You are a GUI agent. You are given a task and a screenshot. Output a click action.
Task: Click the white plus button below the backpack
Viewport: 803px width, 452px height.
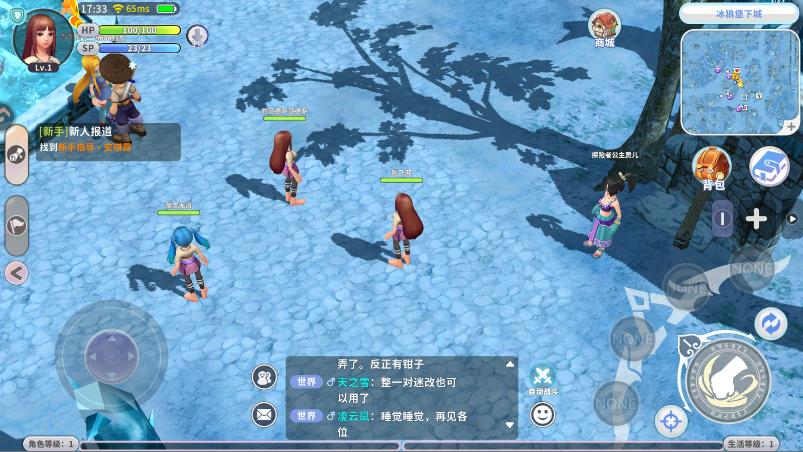tap(756, 219)
